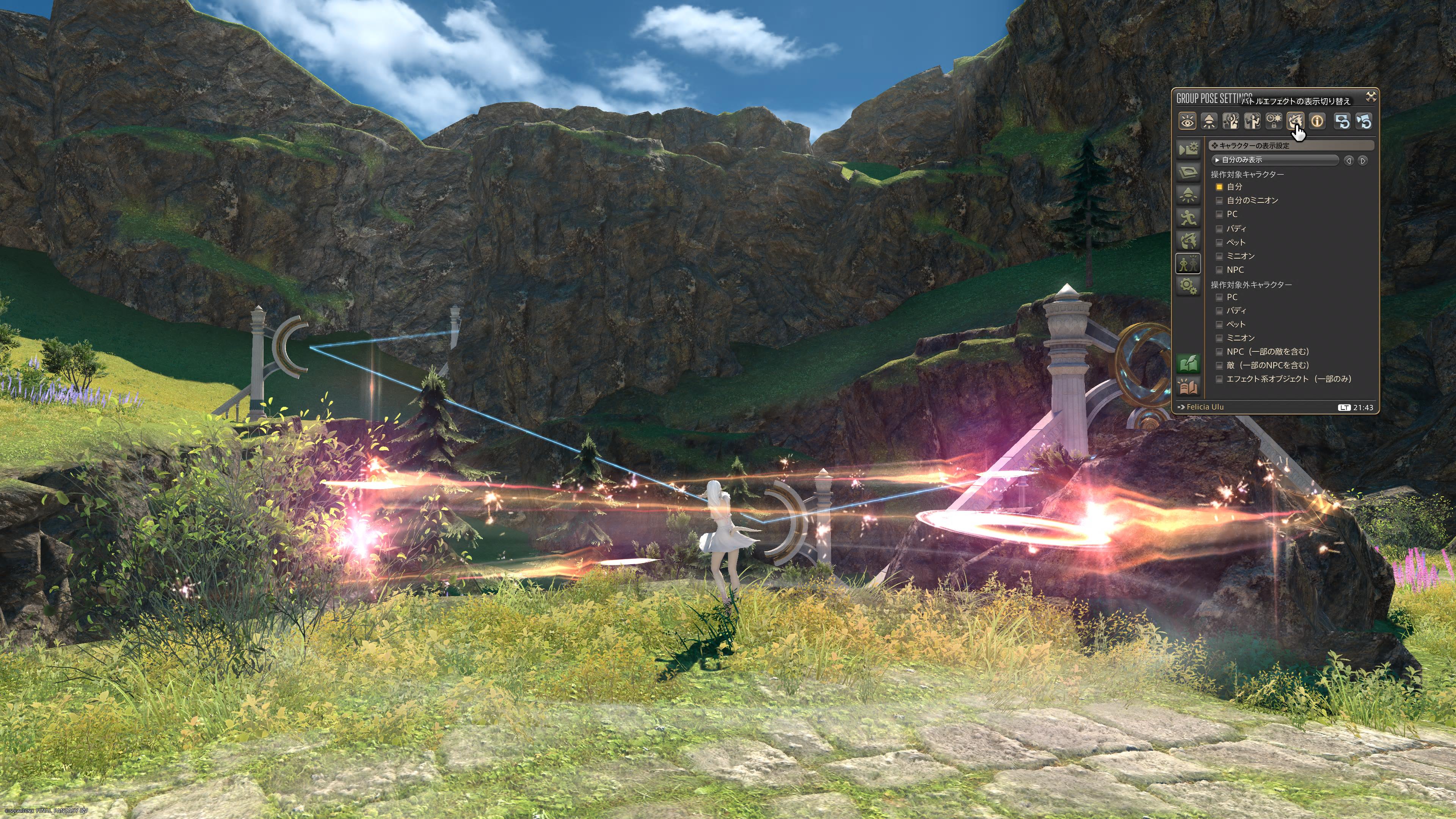Click the time and weather lock icon

coord(1274,121)
